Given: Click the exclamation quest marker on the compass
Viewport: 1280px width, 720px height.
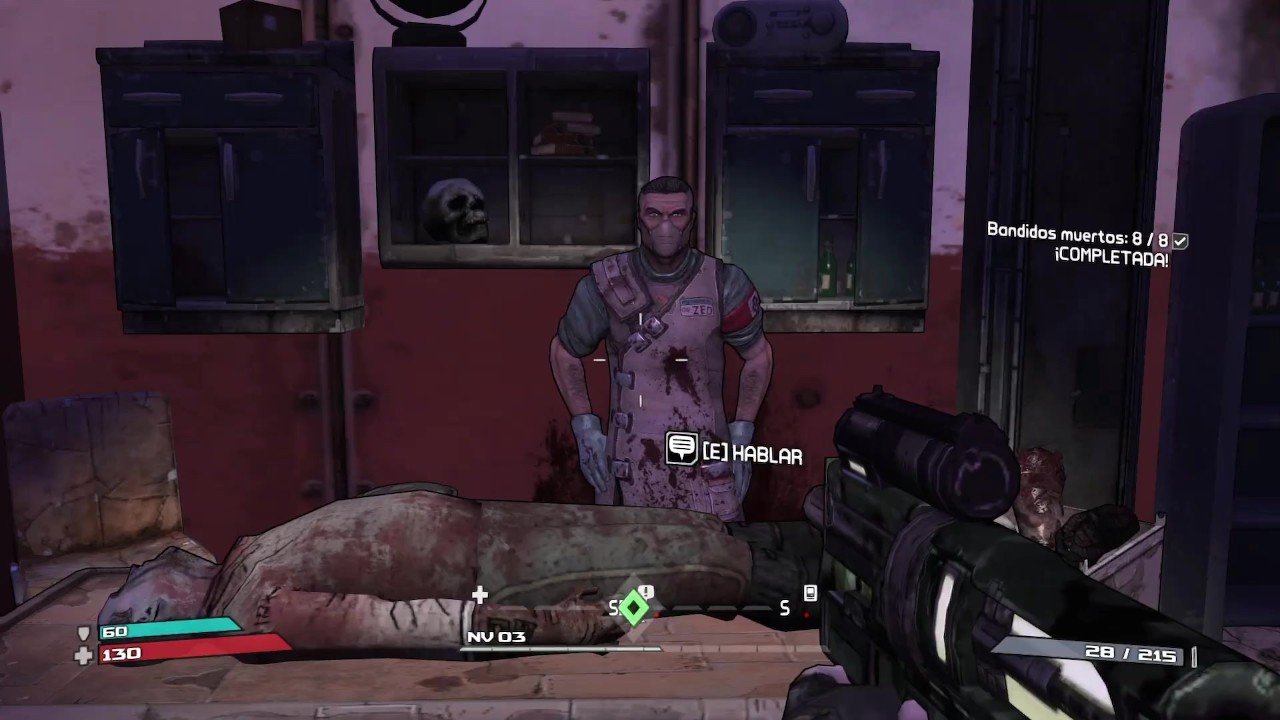Looking at the screenshot, I should (x=646, y=592).
